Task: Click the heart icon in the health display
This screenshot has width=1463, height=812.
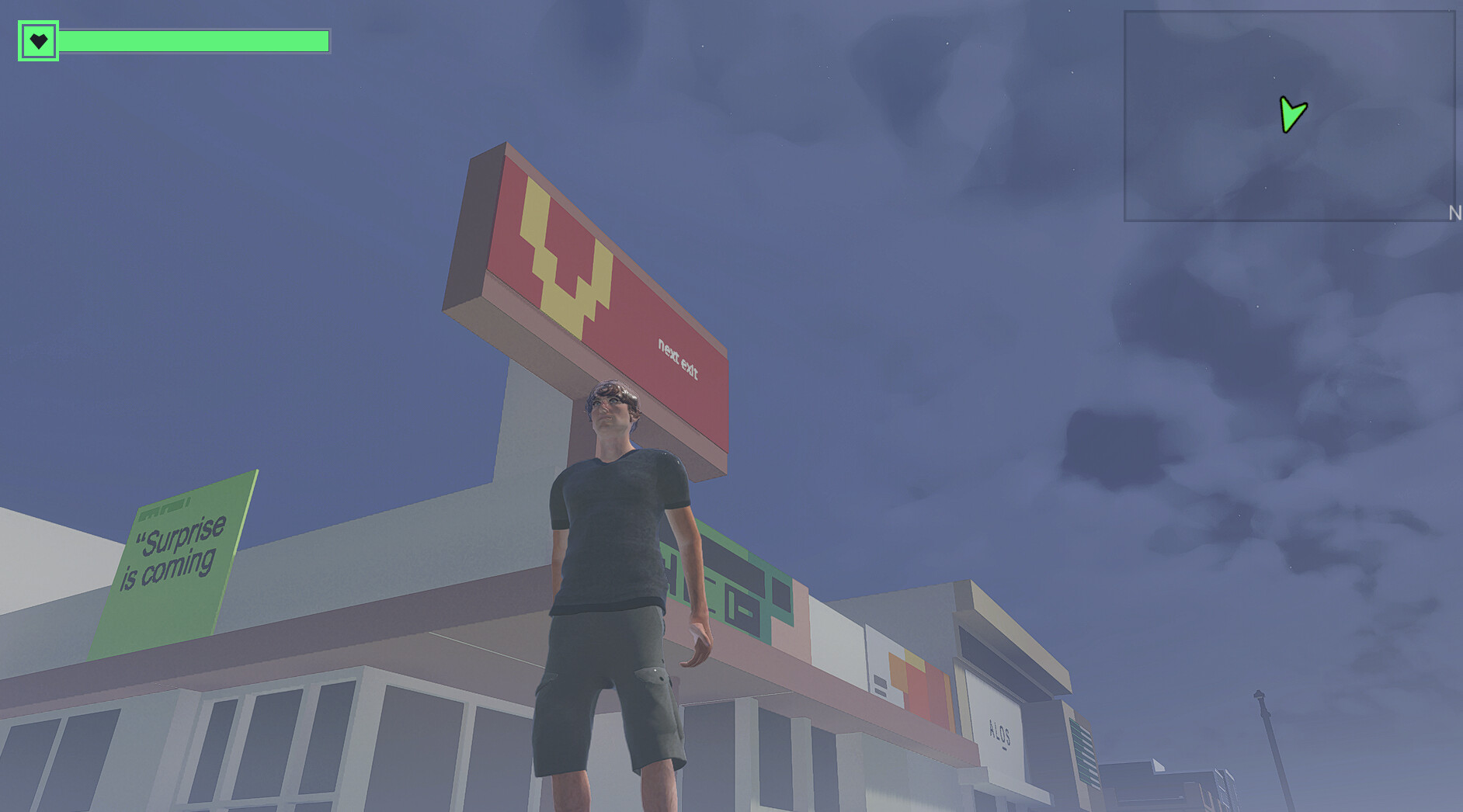Action: point(37,40)
